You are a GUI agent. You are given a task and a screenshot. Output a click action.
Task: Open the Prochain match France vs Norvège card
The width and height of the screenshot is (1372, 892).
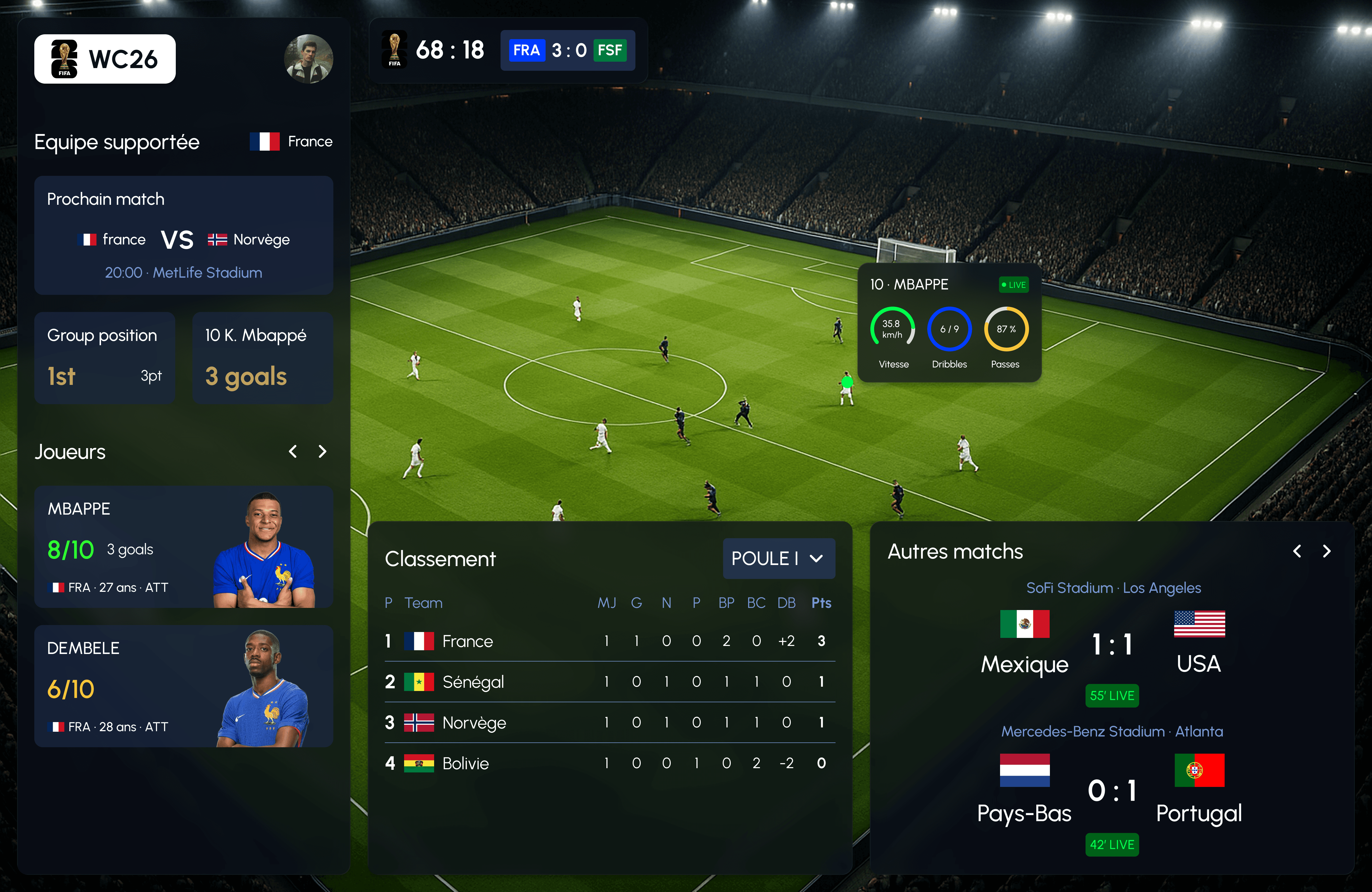183,235
